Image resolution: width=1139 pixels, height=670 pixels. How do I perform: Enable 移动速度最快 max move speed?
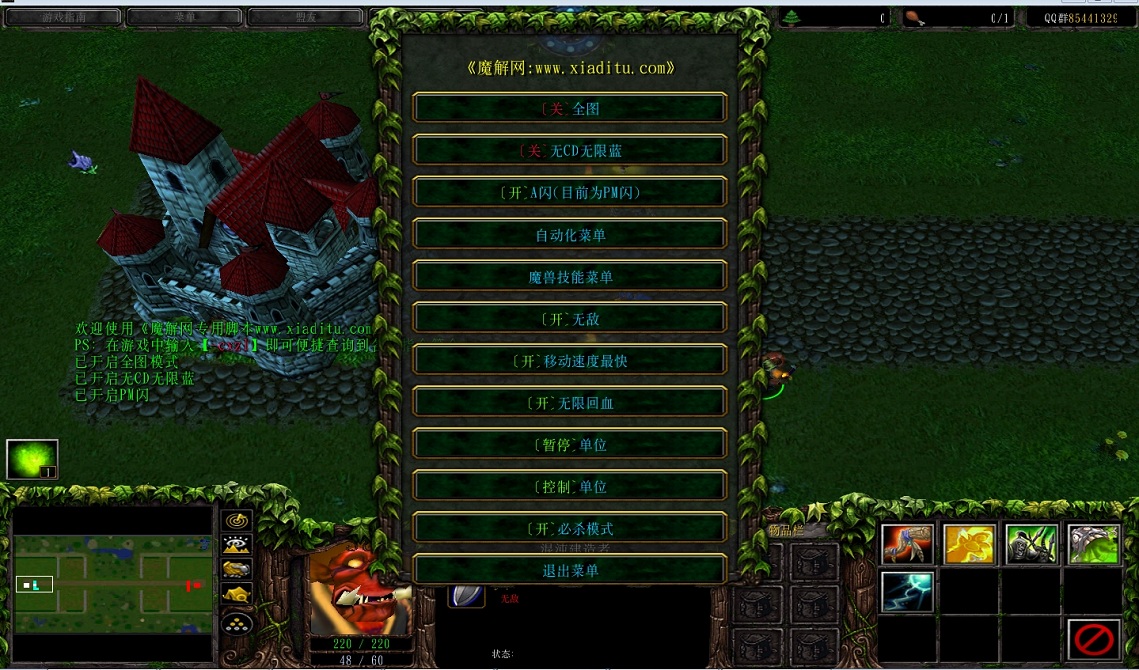570,361
